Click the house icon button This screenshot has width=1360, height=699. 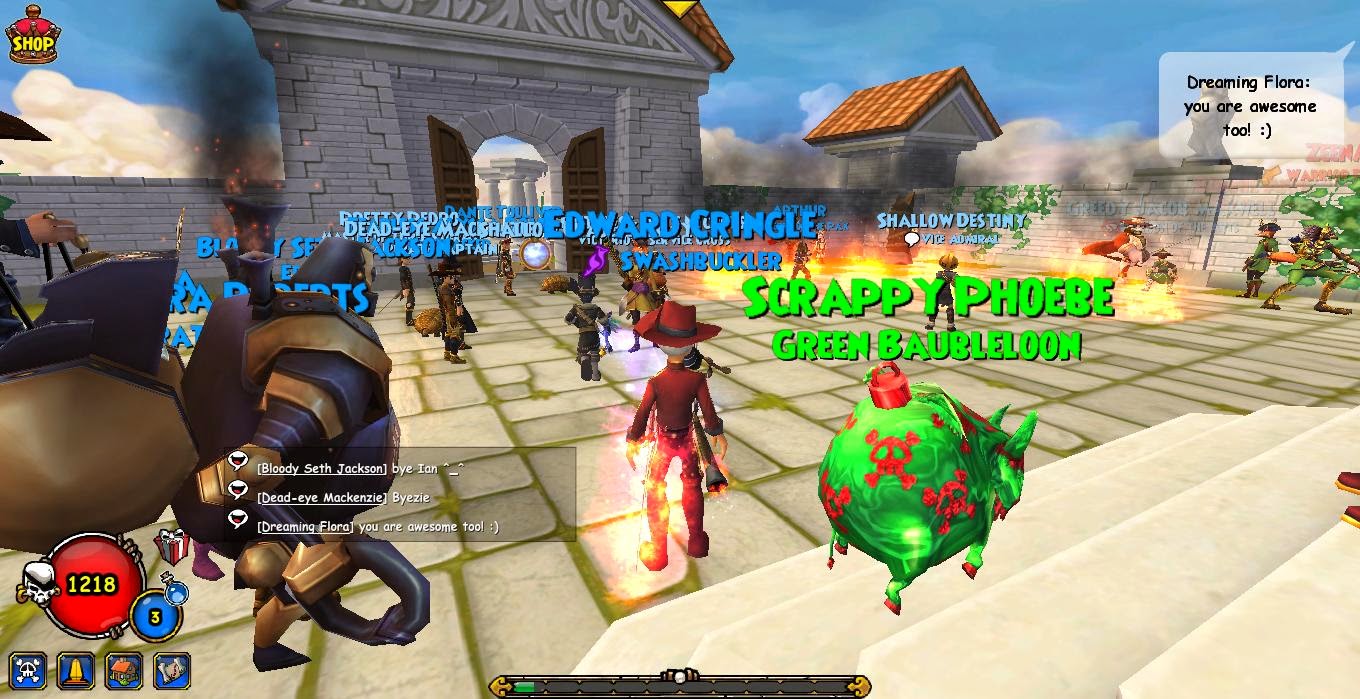[124, 669]
